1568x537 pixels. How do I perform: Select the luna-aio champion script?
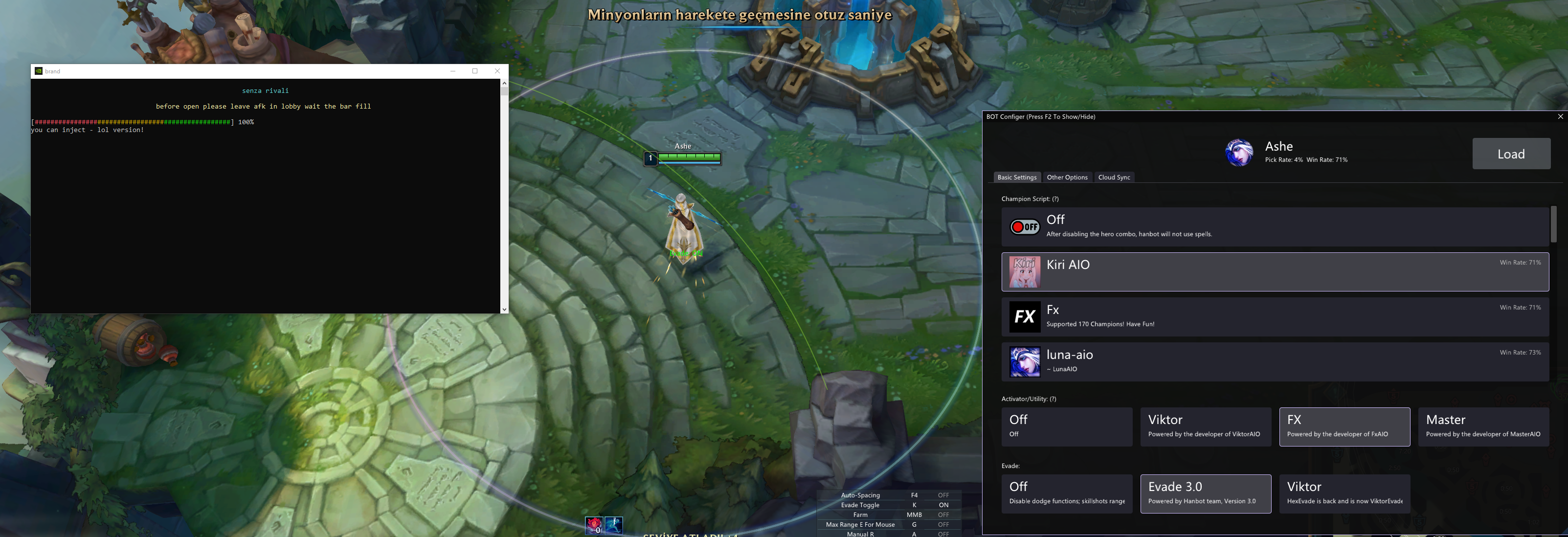pyautogui.click(x=1275, y=361)
